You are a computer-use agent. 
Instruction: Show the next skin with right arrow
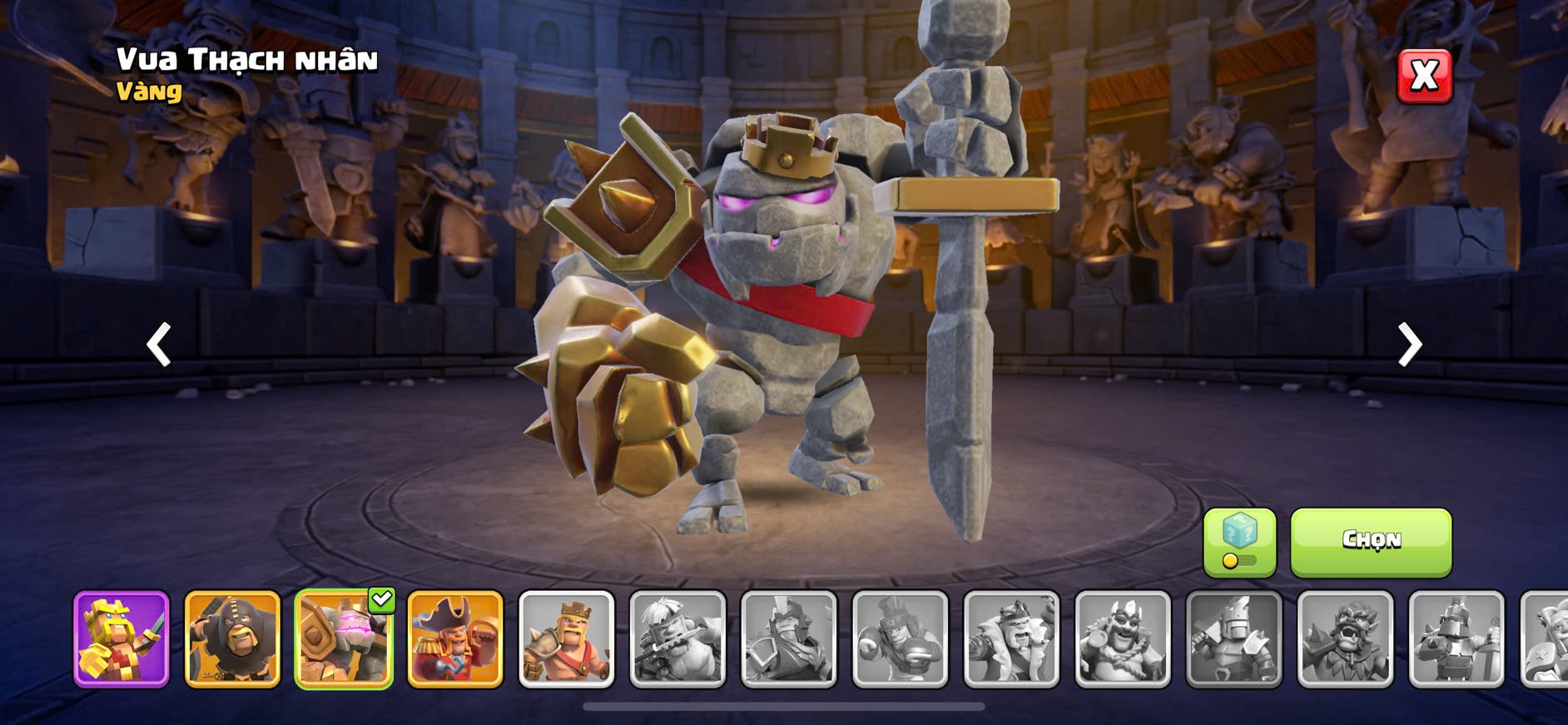[x=1409, y=344]
